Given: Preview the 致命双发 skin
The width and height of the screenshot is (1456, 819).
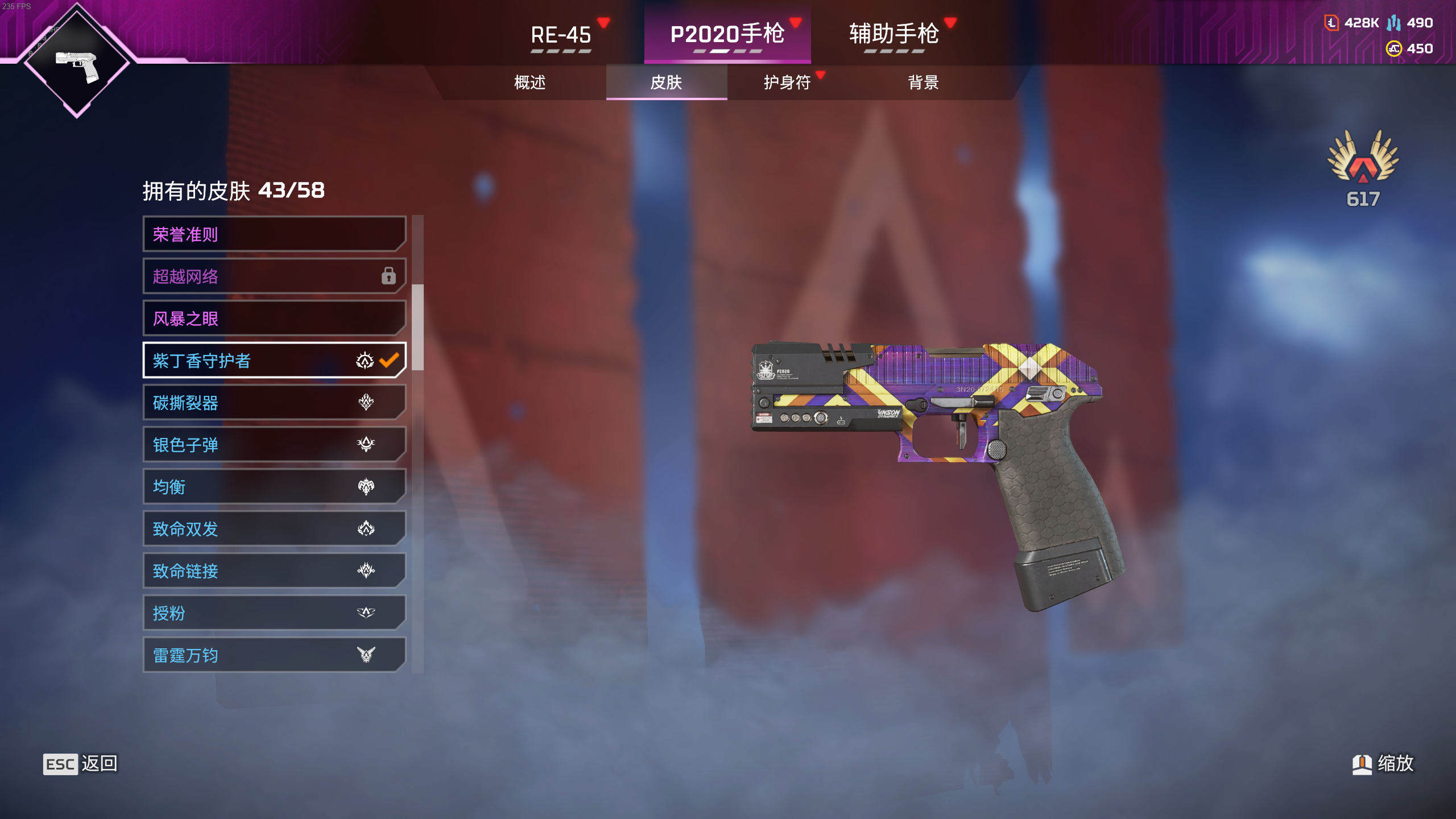Looking at the screenshot, I should click(x=274, y=529).
